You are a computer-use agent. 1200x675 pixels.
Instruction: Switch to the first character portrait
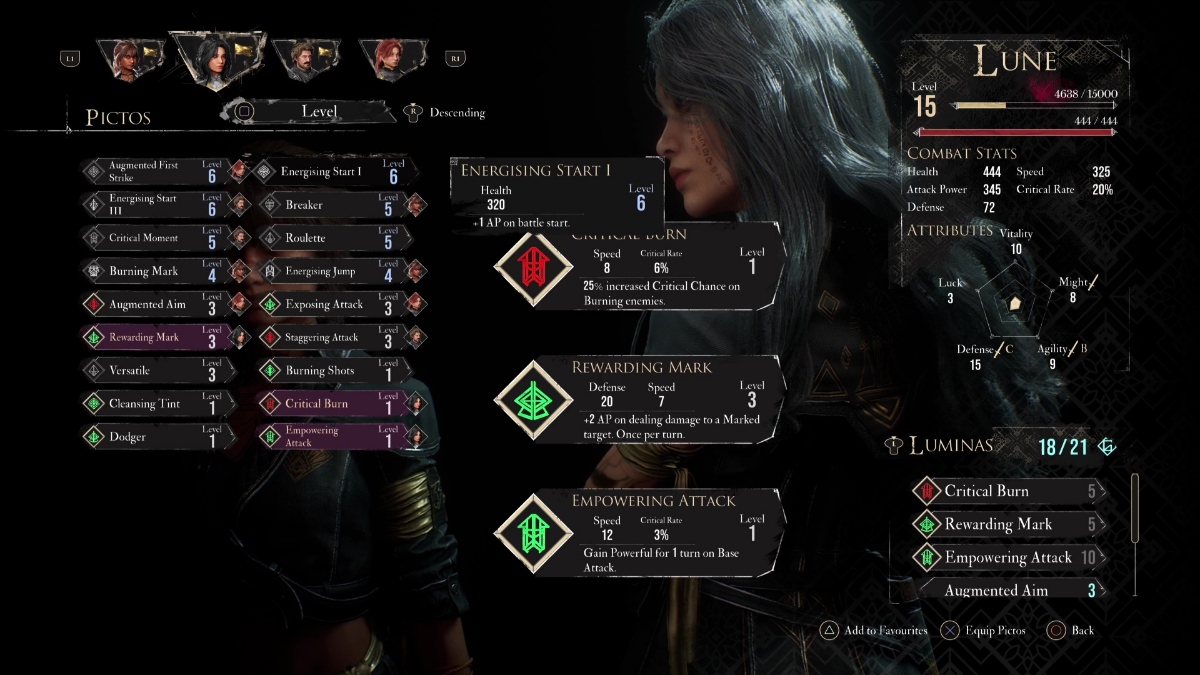(128, 58)
